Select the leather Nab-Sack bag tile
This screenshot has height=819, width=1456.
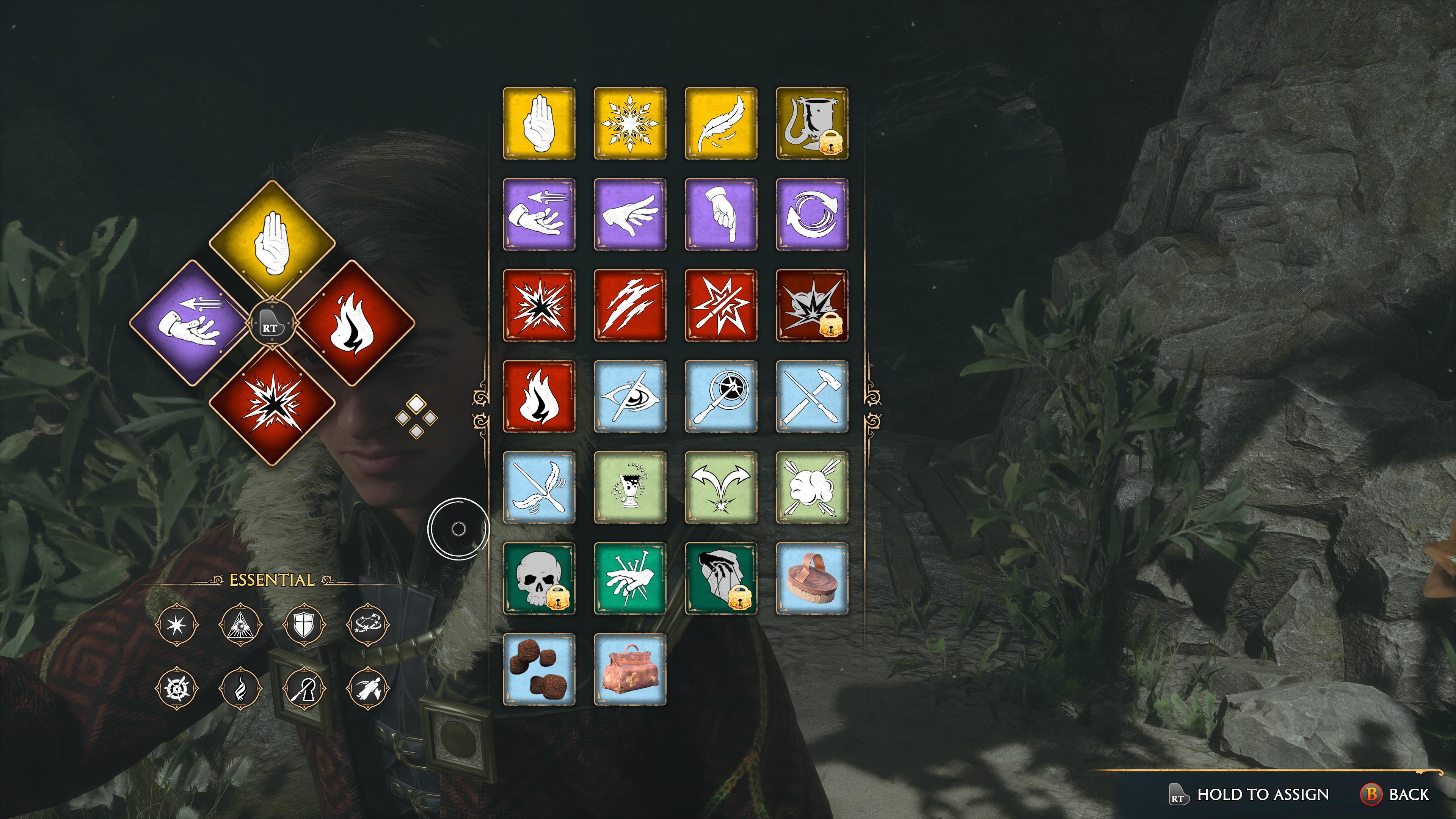(x=630, y=669)
